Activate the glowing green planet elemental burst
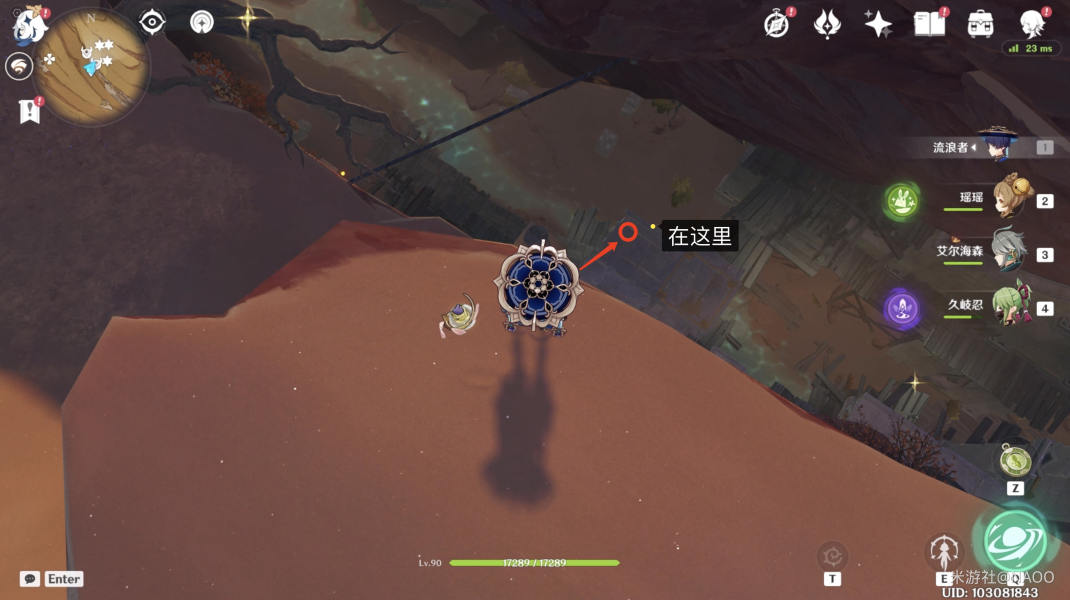The height and width of the screenshot is (600, 1070). (1015, 540)
